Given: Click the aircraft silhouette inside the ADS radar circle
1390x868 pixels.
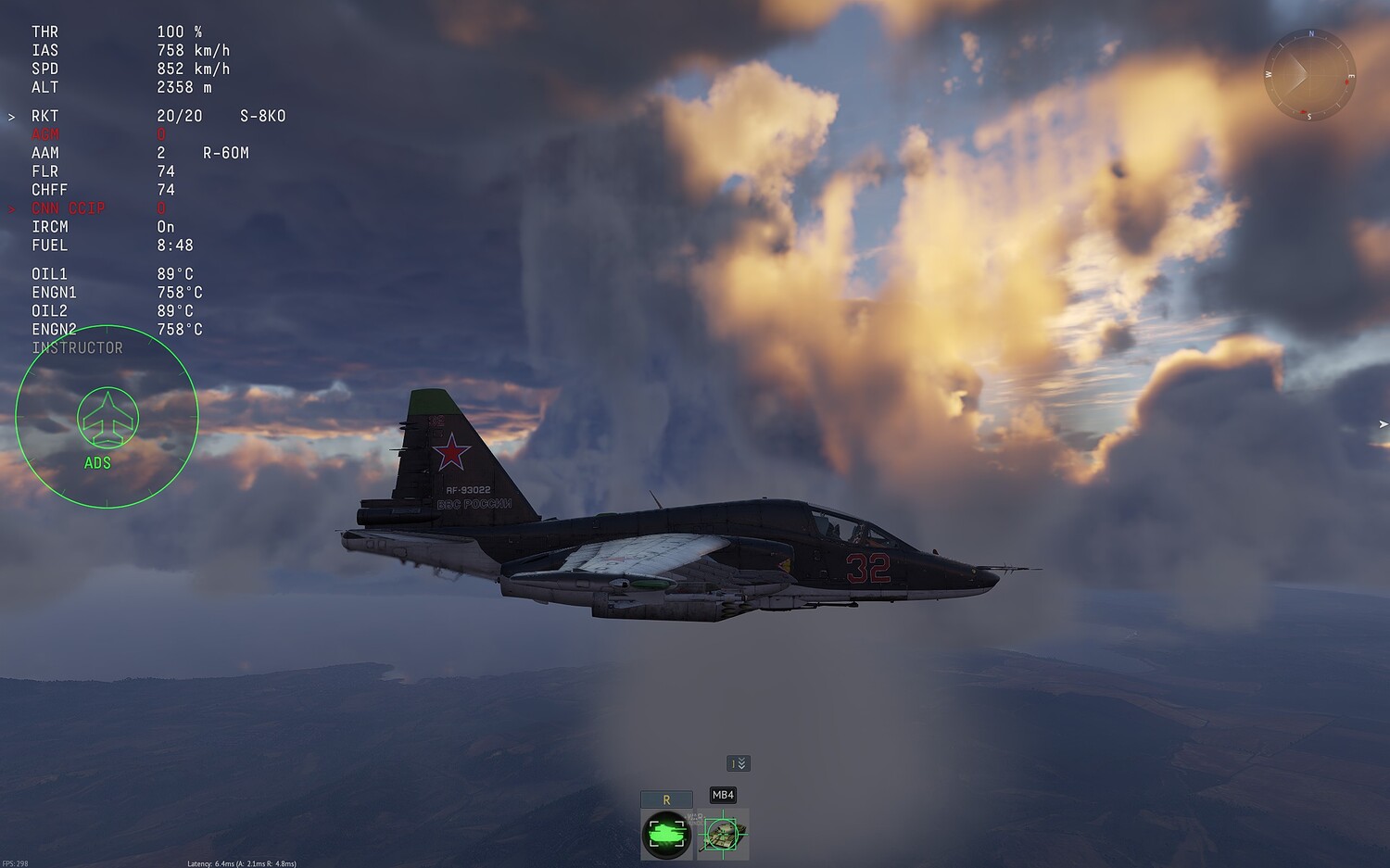Looking at the screenshot, I should pyautogui.click(x=107, y=419).
